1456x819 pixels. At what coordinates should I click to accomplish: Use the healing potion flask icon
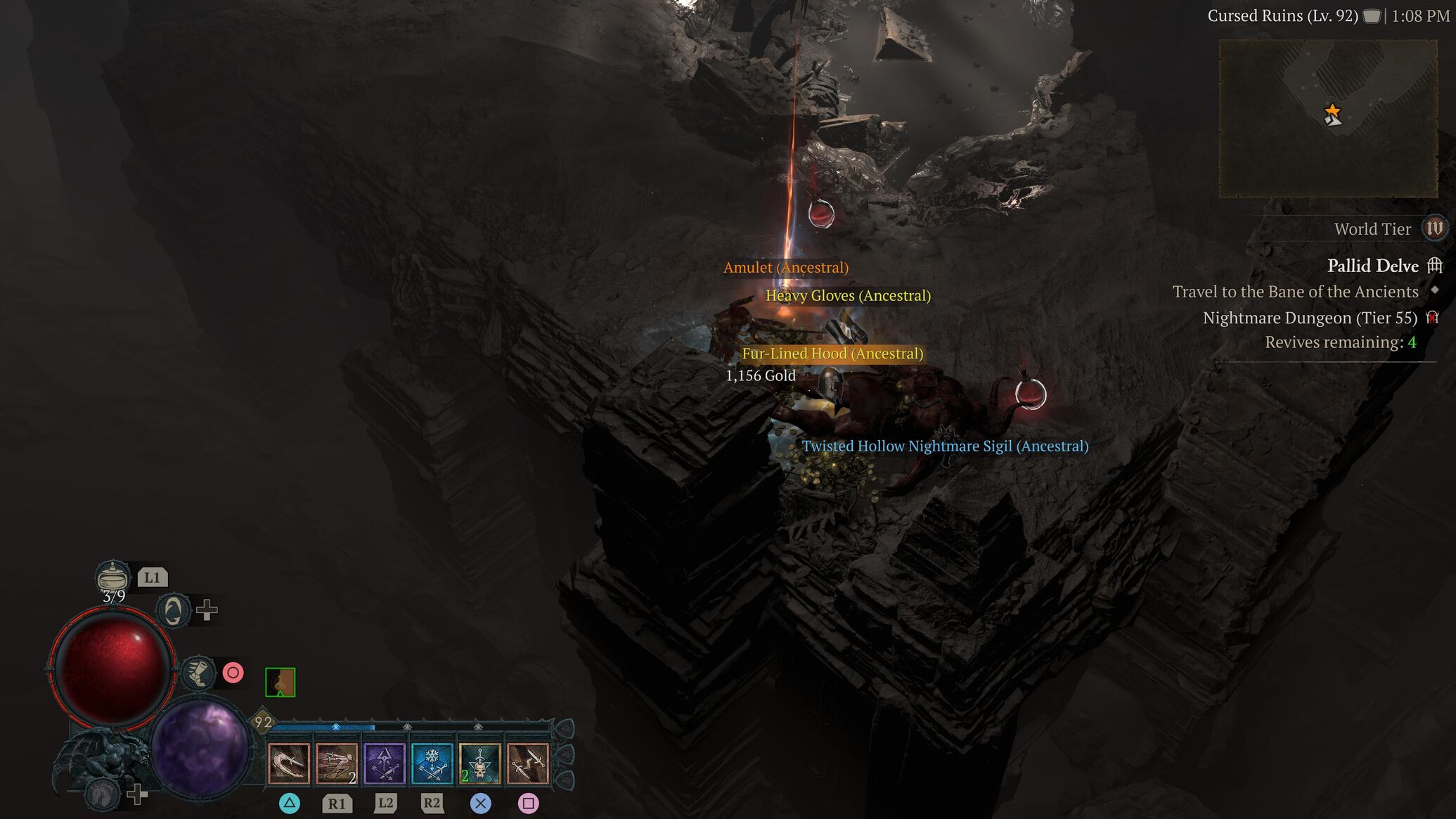(x=112, y=577)
